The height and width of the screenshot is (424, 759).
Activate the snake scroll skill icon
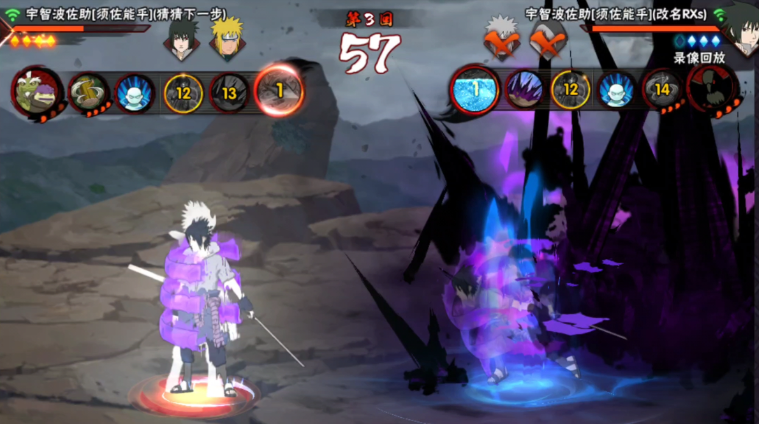point(88,92)
